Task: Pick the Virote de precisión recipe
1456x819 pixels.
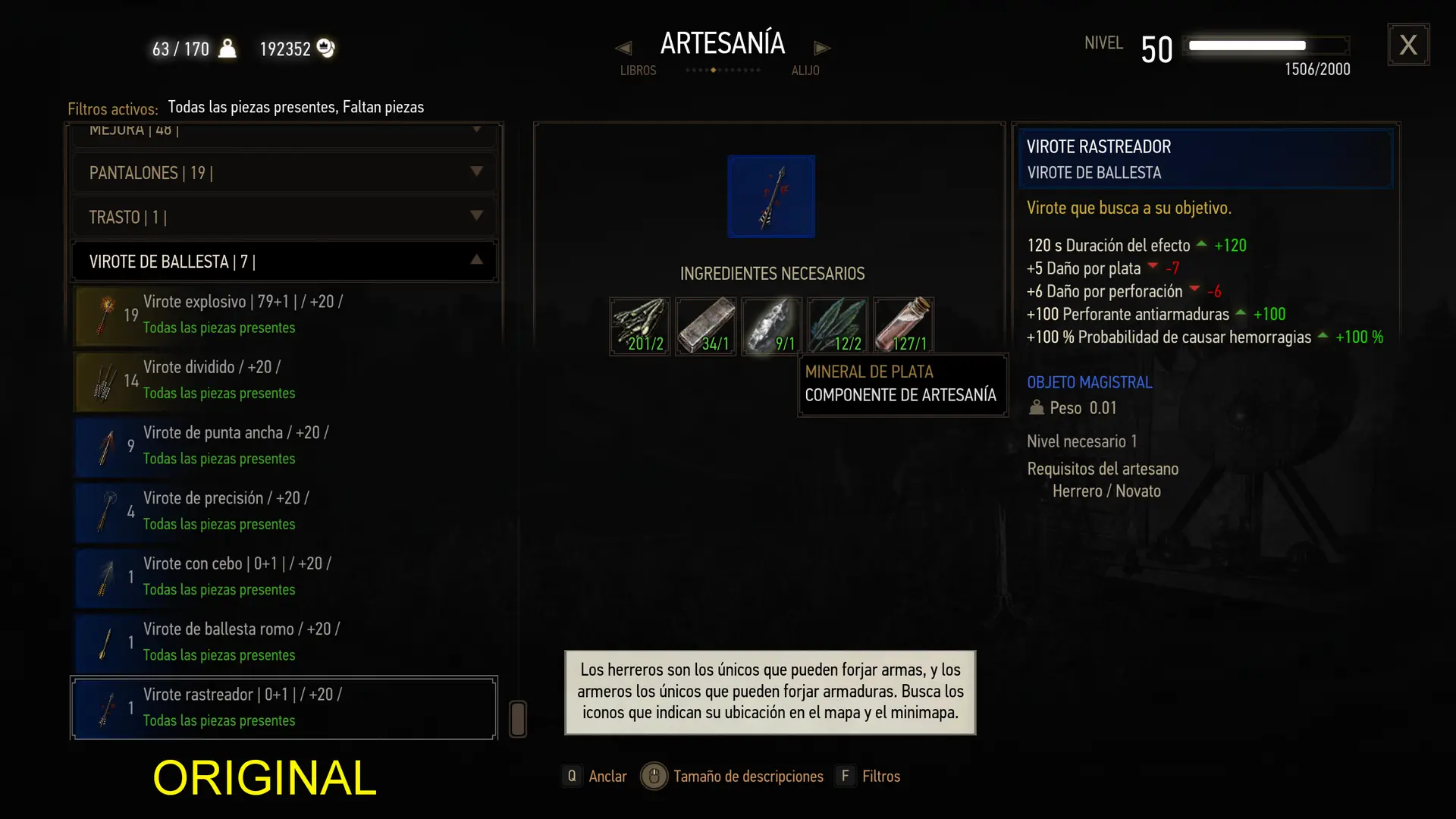Action: click(x=284, y=511)
